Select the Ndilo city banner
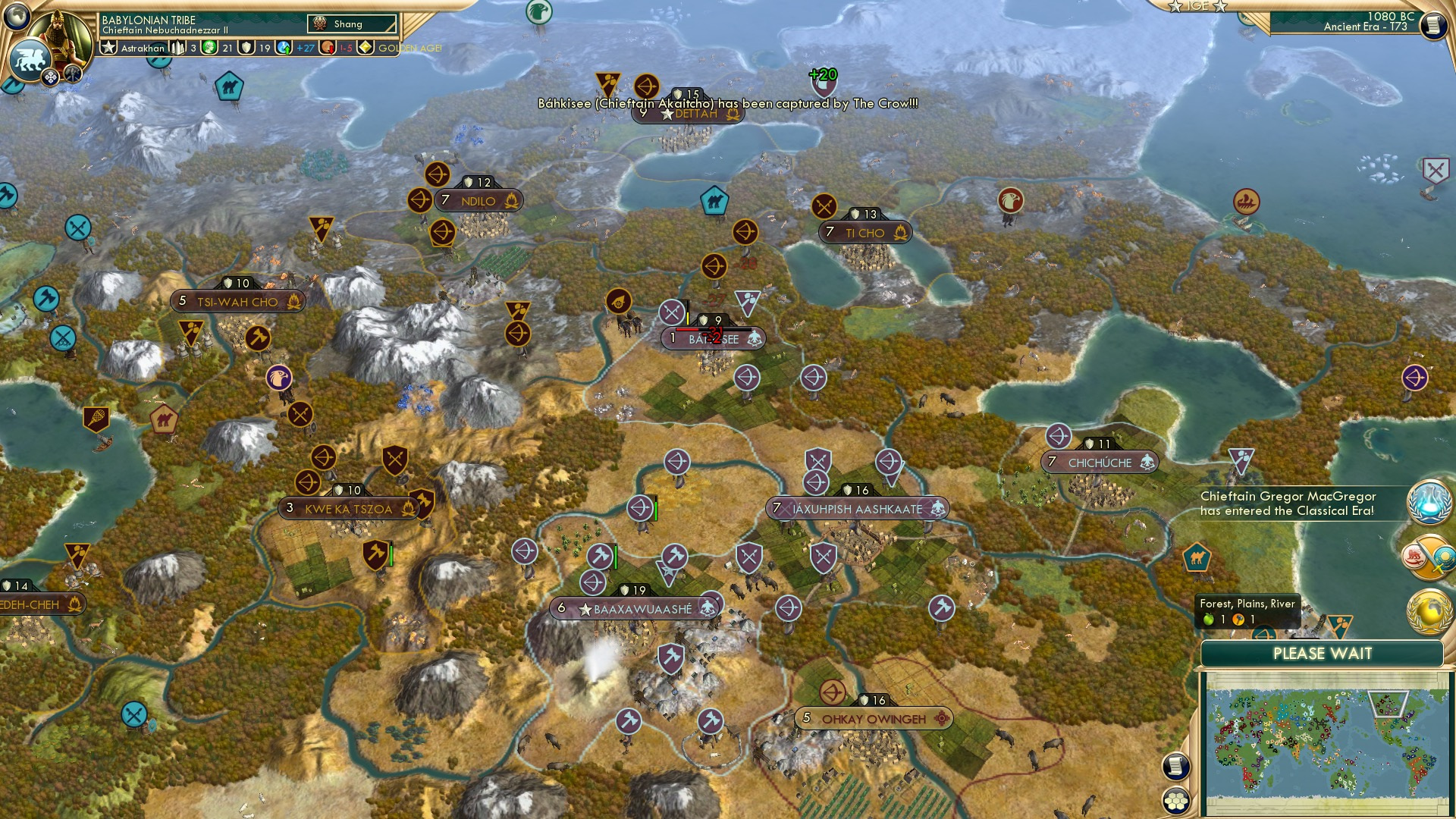Image resolution: width=1456 pixels, height=819 pixels. [x=478, y=201]
